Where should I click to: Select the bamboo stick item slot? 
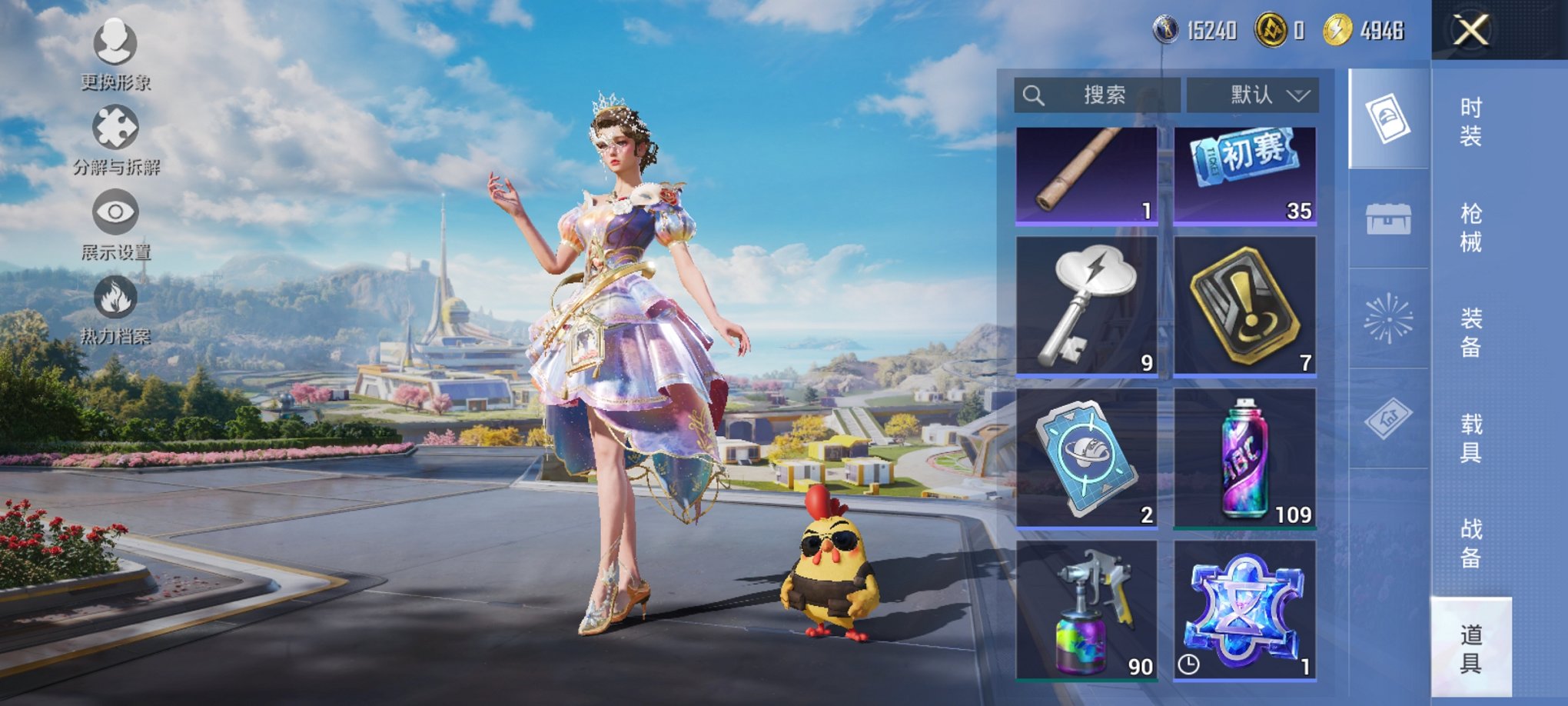1086,176
